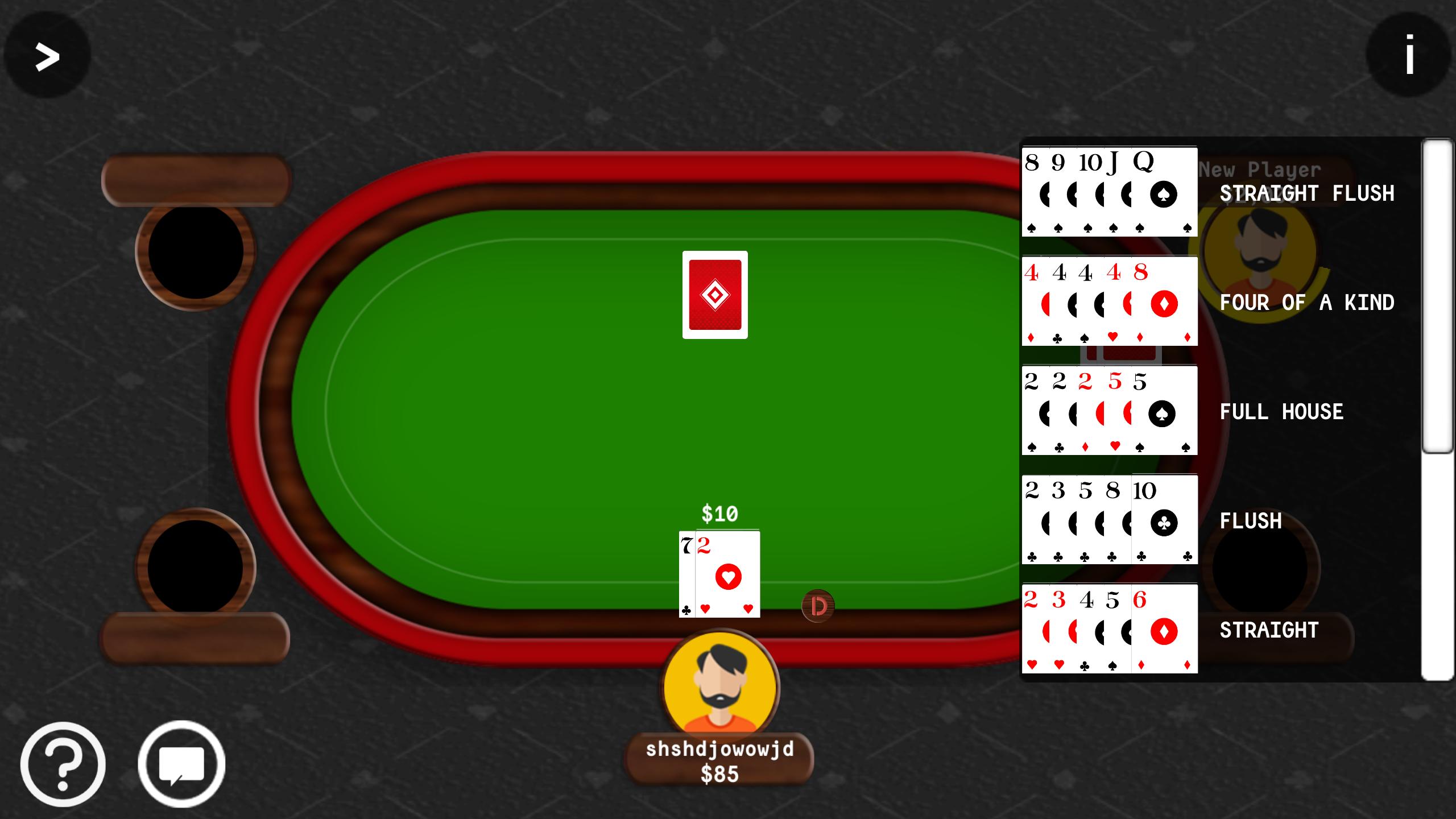Open the info panel
Viewport: 1456px width, 819px height.
point(1409,55)
